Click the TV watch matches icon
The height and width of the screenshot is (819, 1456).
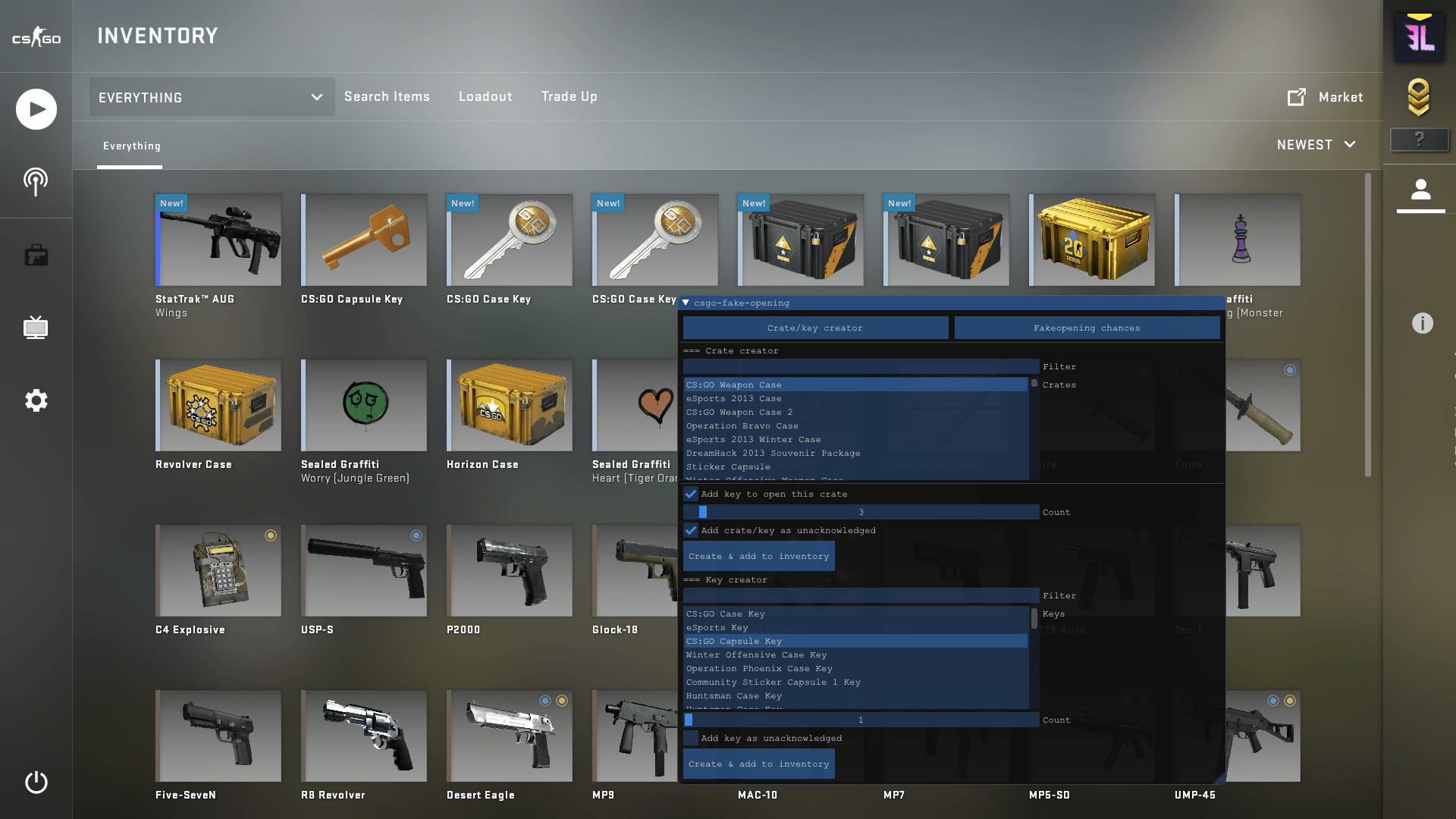coord(36,328)
